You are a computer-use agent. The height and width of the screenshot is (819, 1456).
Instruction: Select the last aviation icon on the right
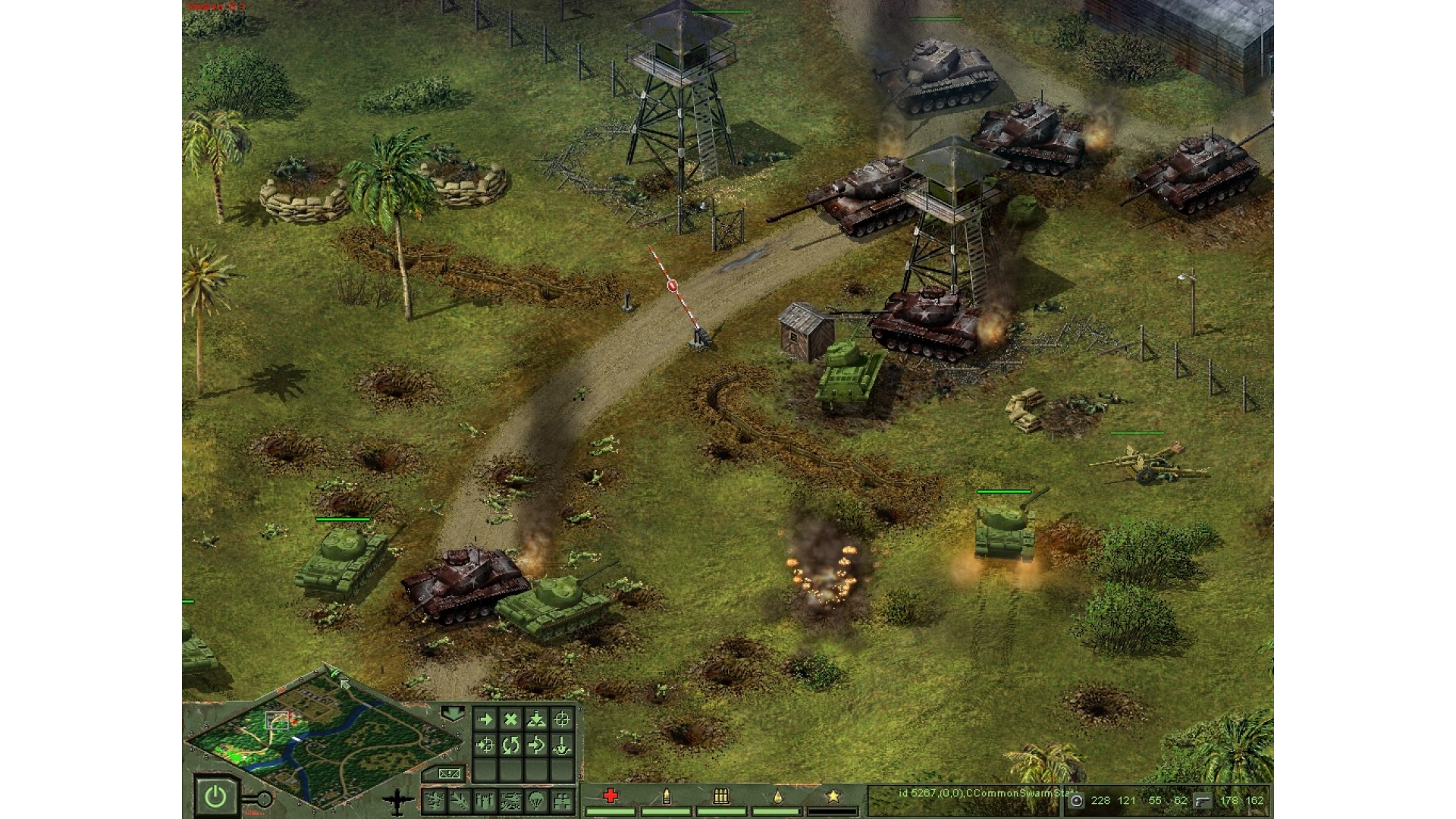(x=562, y=800)
